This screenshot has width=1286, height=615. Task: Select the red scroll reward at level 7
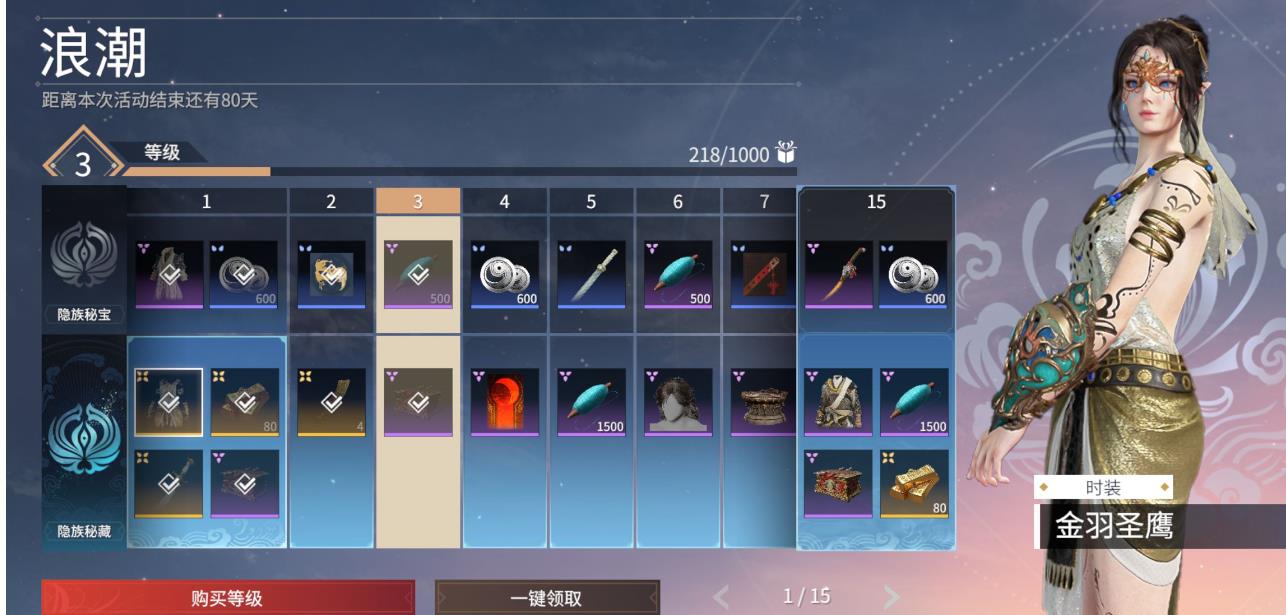pos(764,274)
